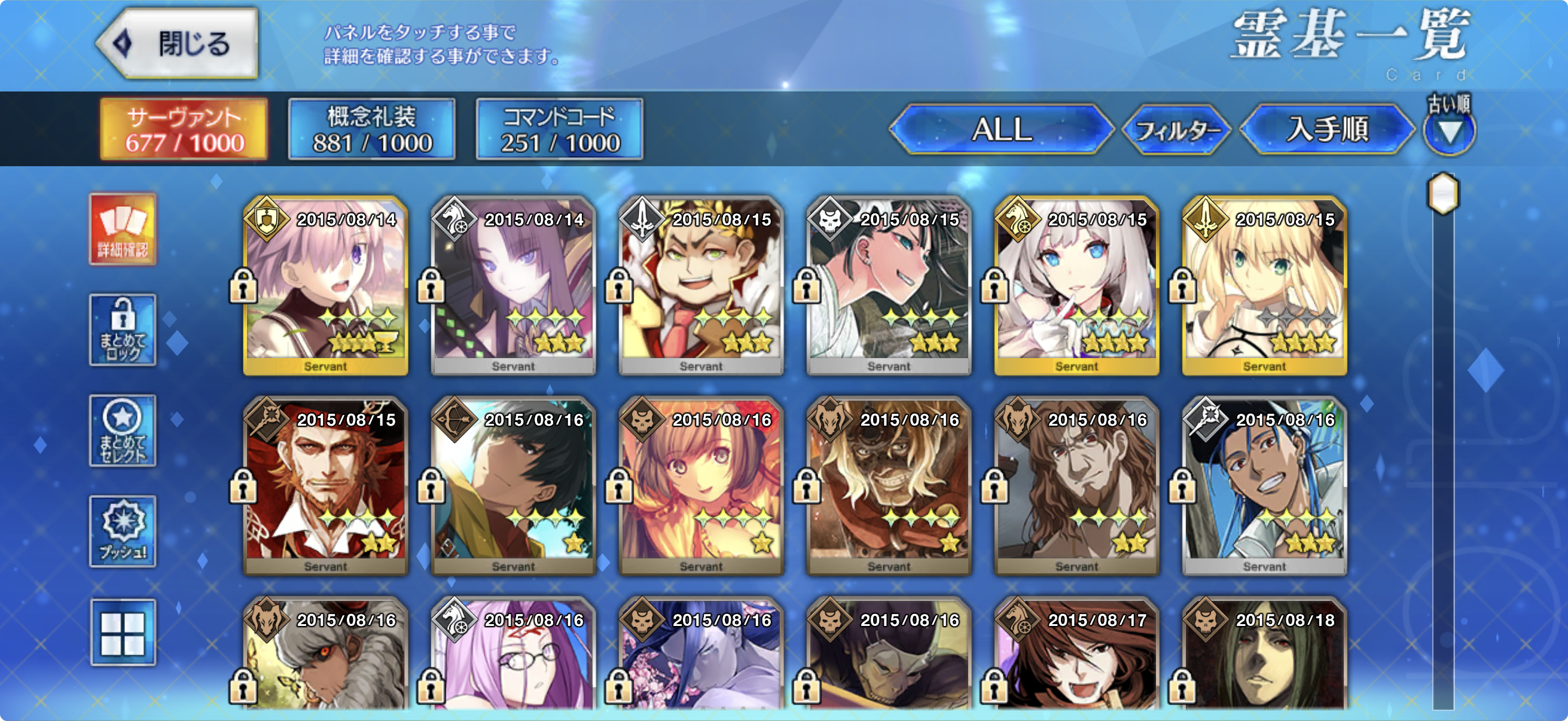Switch the grid layout view icon
Viewport: 1568px width, 721px height.
click(x=123, y=633)
